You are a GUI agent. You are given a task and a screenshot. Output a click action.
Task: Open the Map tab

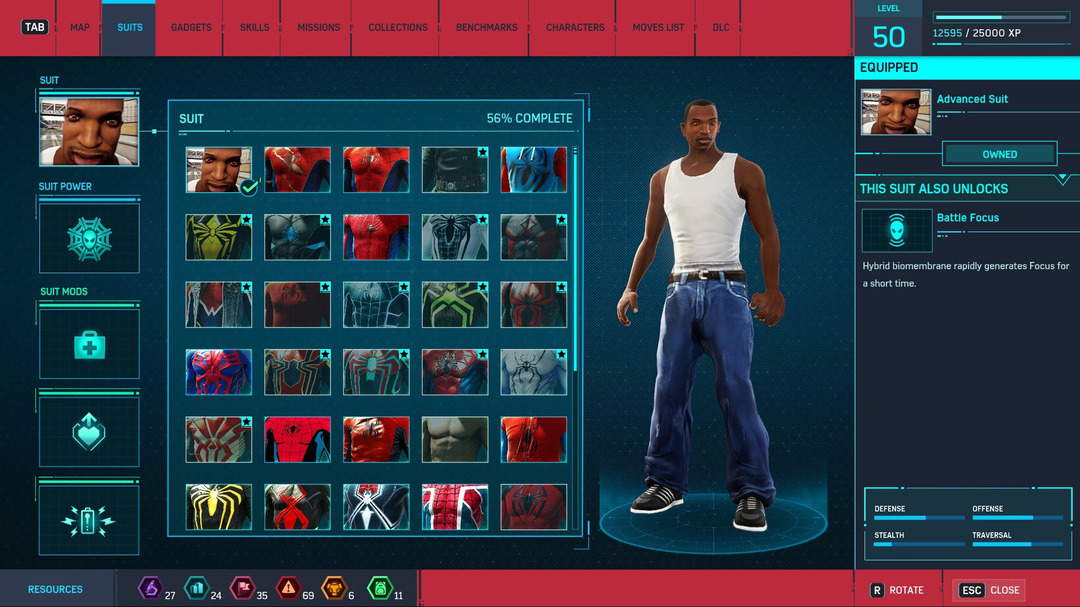(x=80, y=27)
